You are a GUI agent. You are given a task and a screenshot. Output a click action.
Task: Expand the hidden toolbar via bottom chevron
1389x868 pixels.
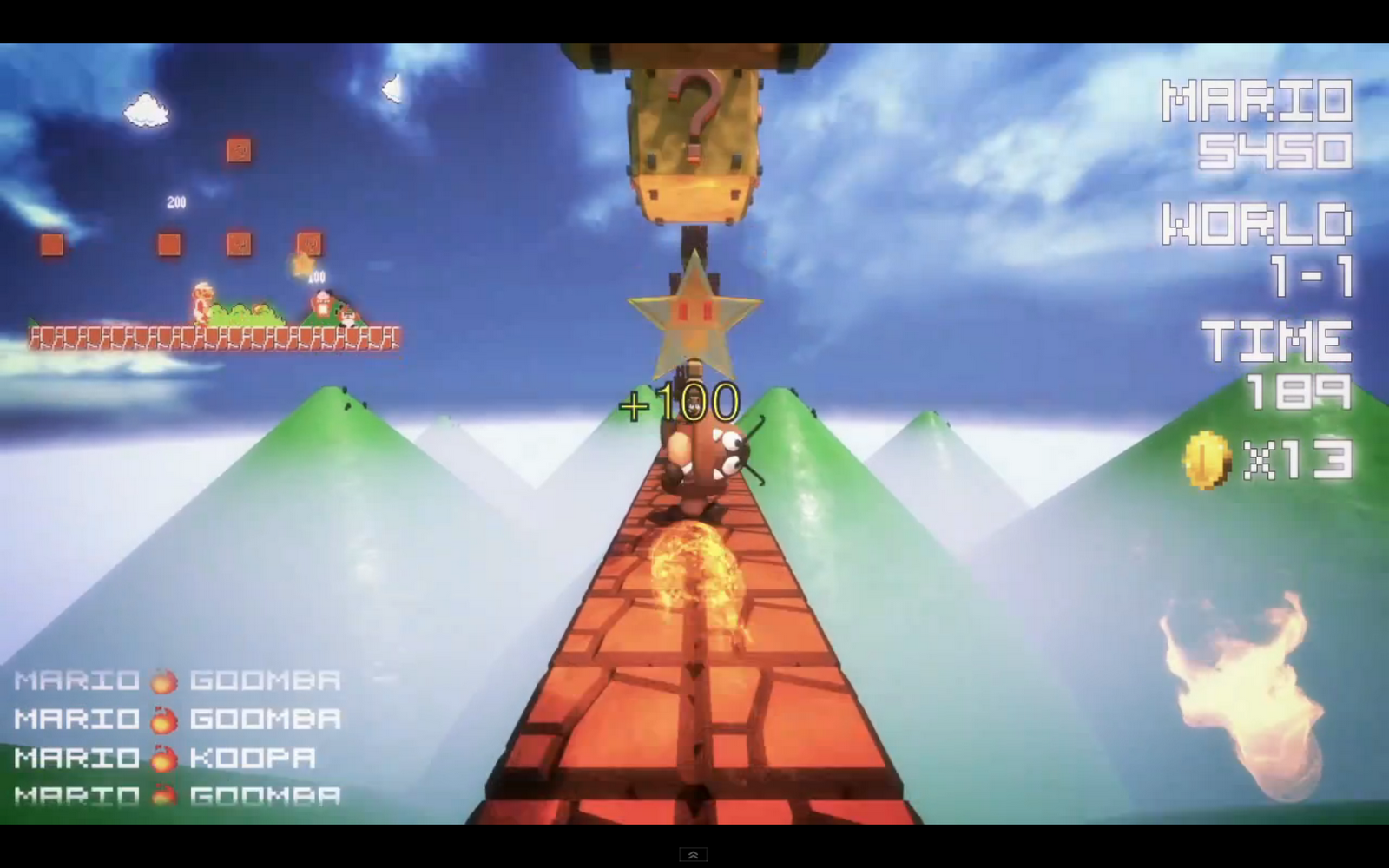692,854
